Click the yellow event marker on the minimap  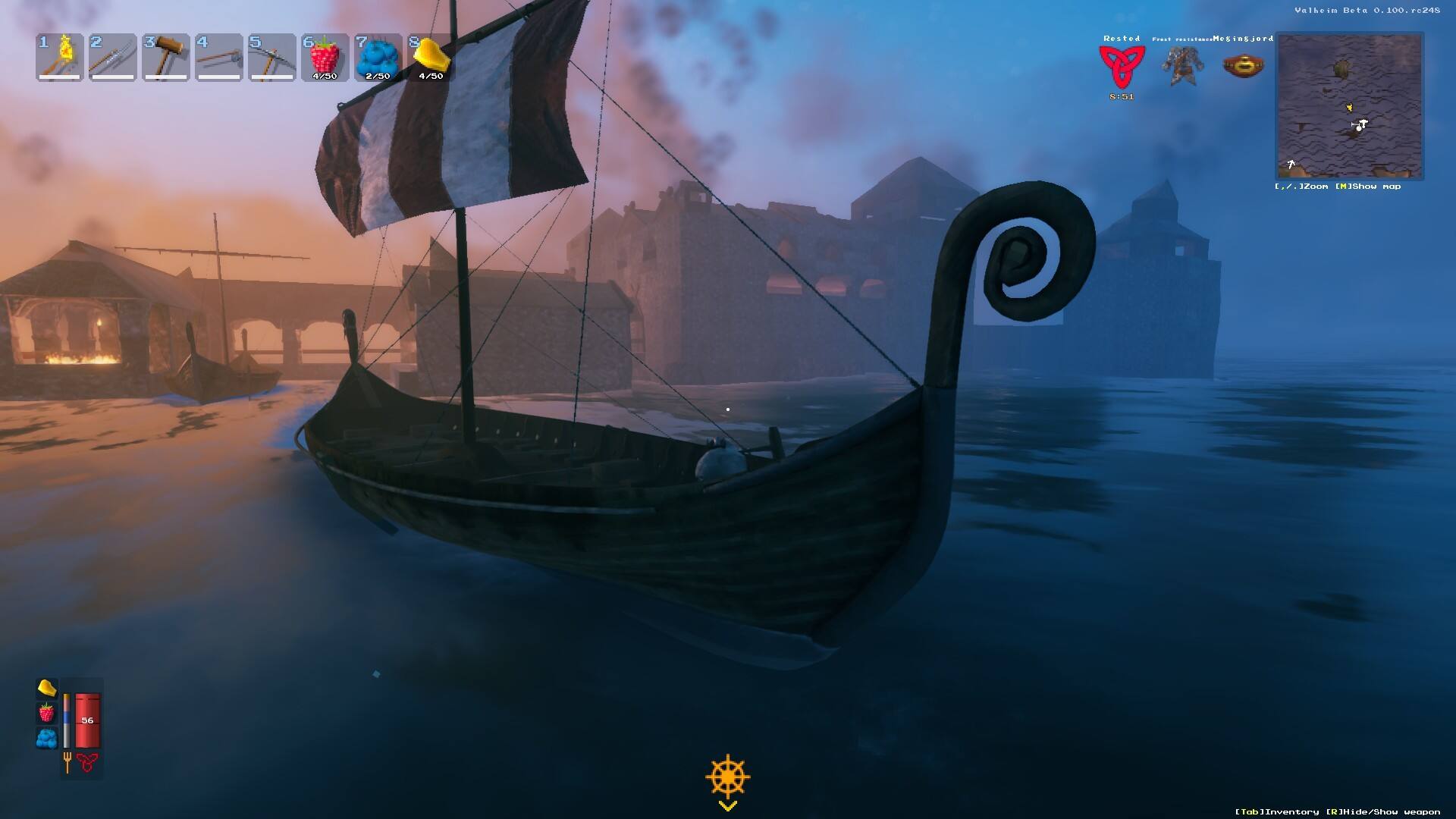tap(1349, 108)
